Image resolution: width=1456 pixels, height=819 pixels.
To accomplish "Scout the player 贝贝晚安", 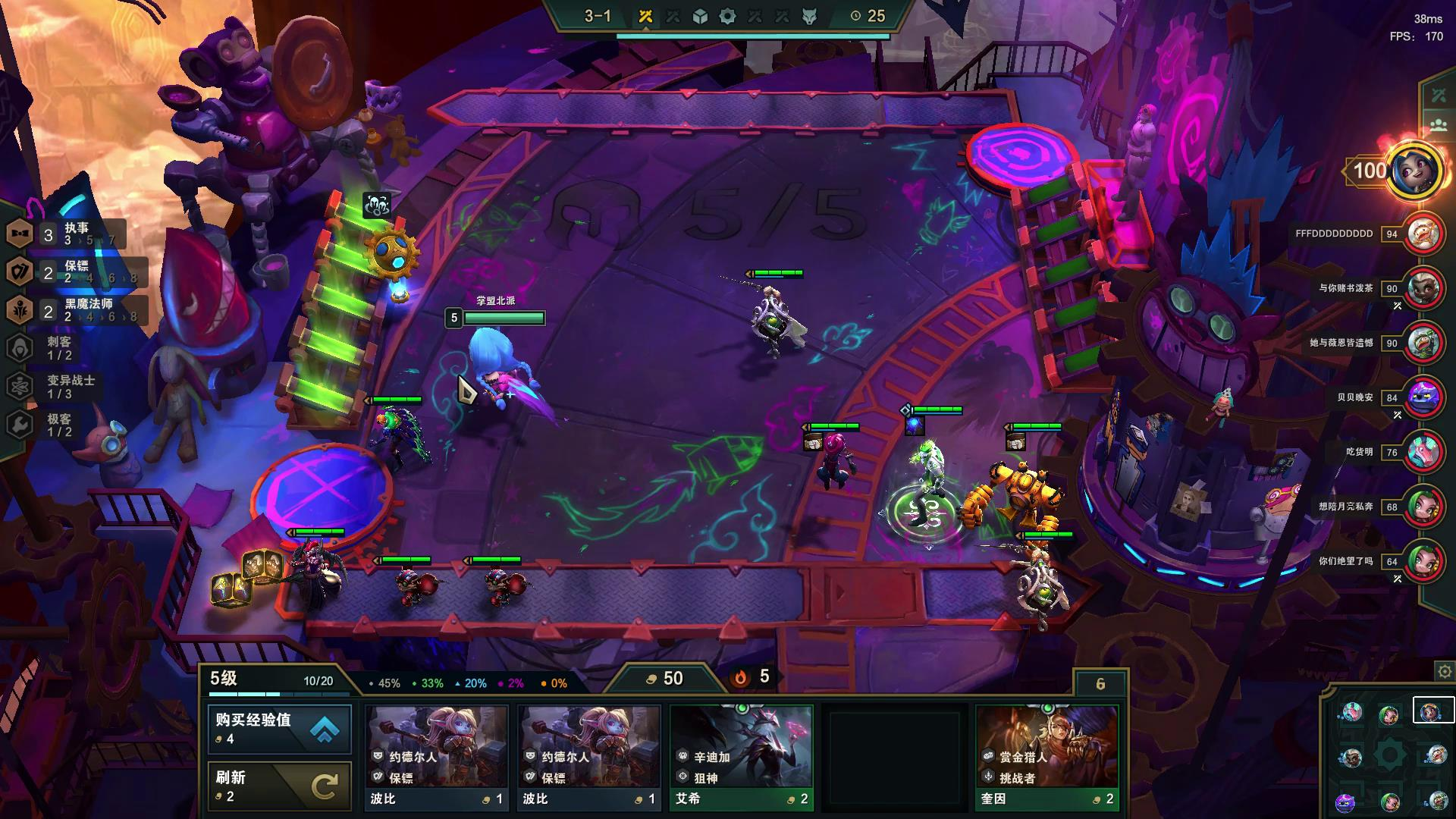I will point(1423,397).
